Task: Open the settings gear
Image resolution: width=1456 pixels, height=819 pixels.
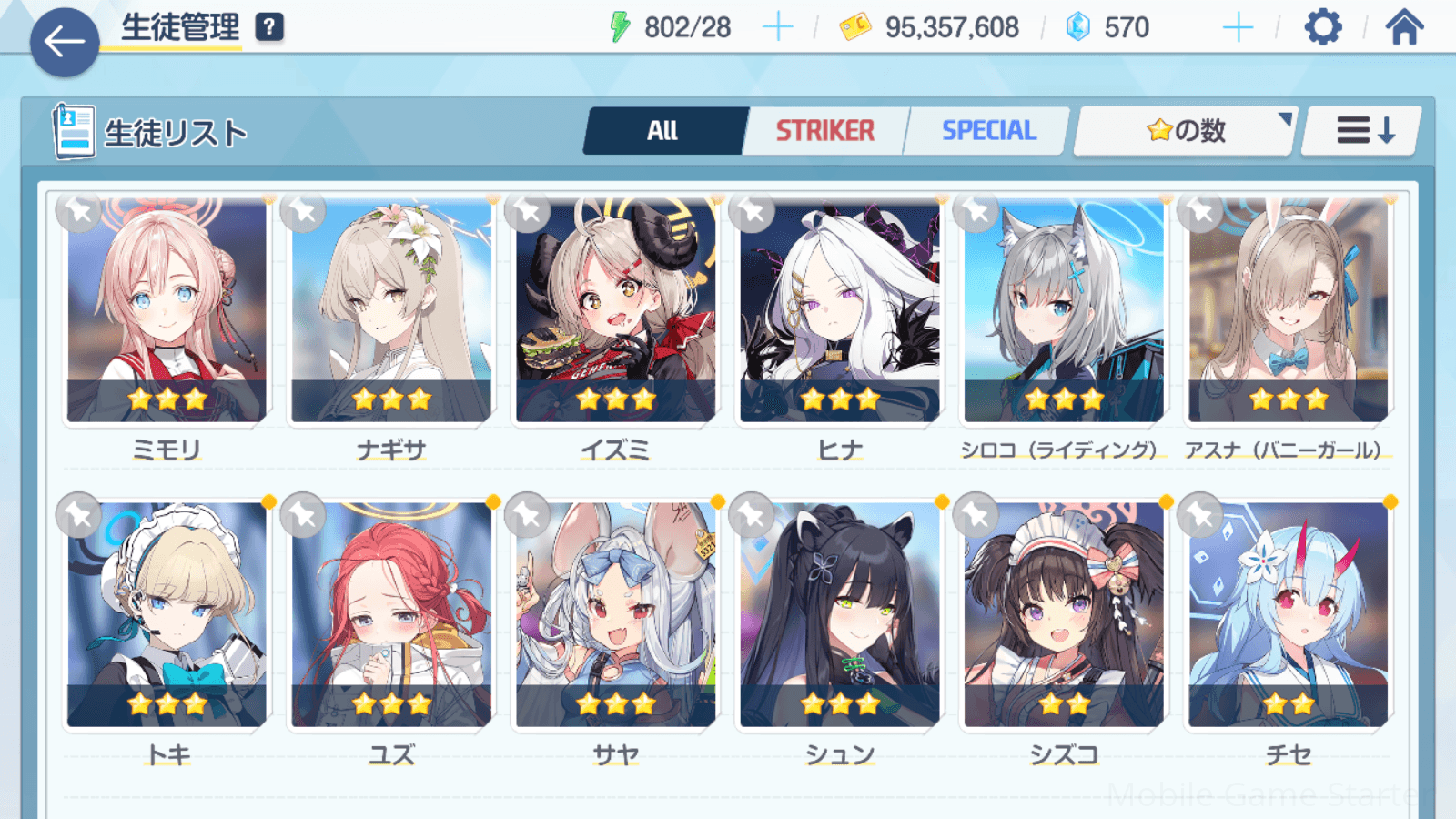Action: pos(1322,27)
